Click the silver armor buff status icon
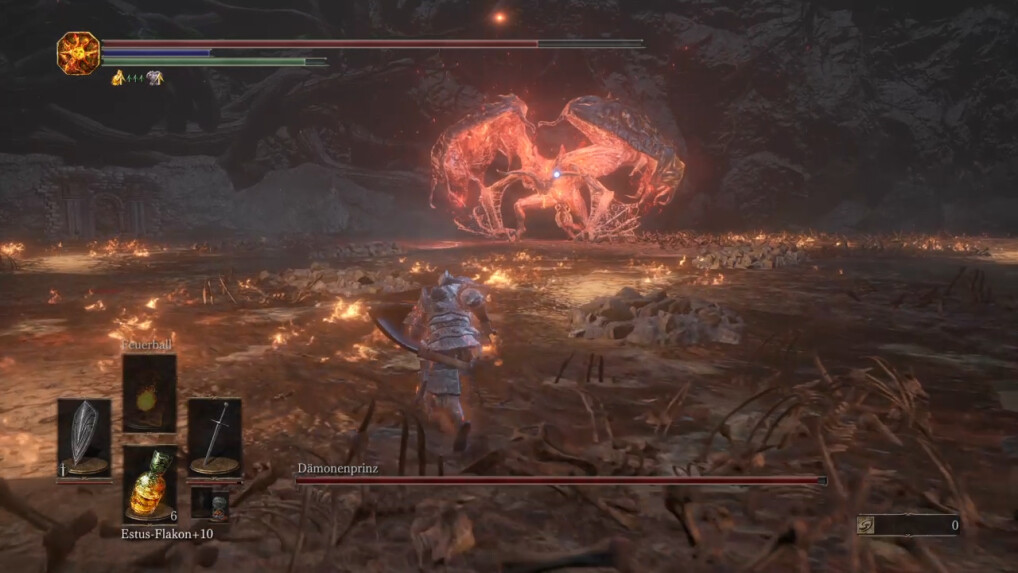 coord(154,77)
